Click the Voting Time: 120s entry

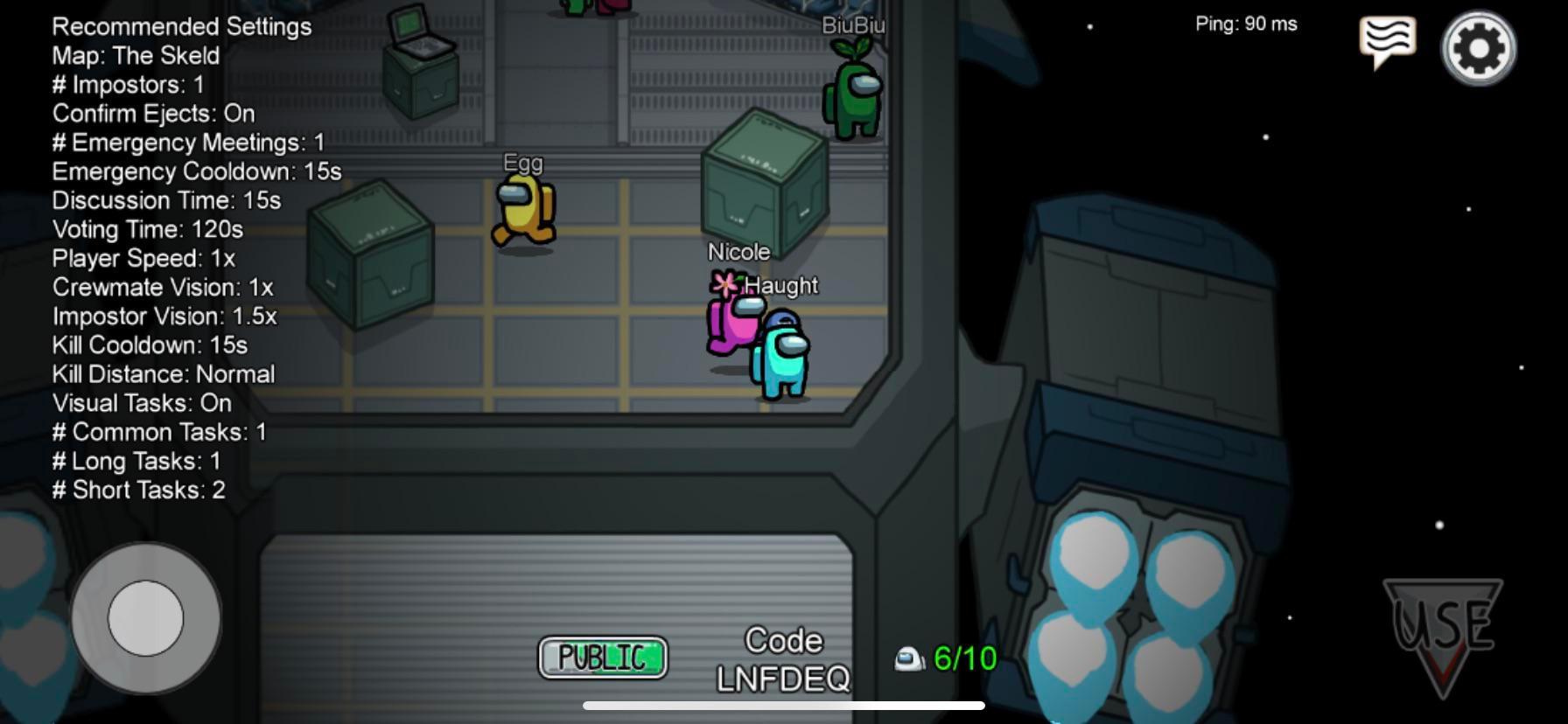click(148, 230)
